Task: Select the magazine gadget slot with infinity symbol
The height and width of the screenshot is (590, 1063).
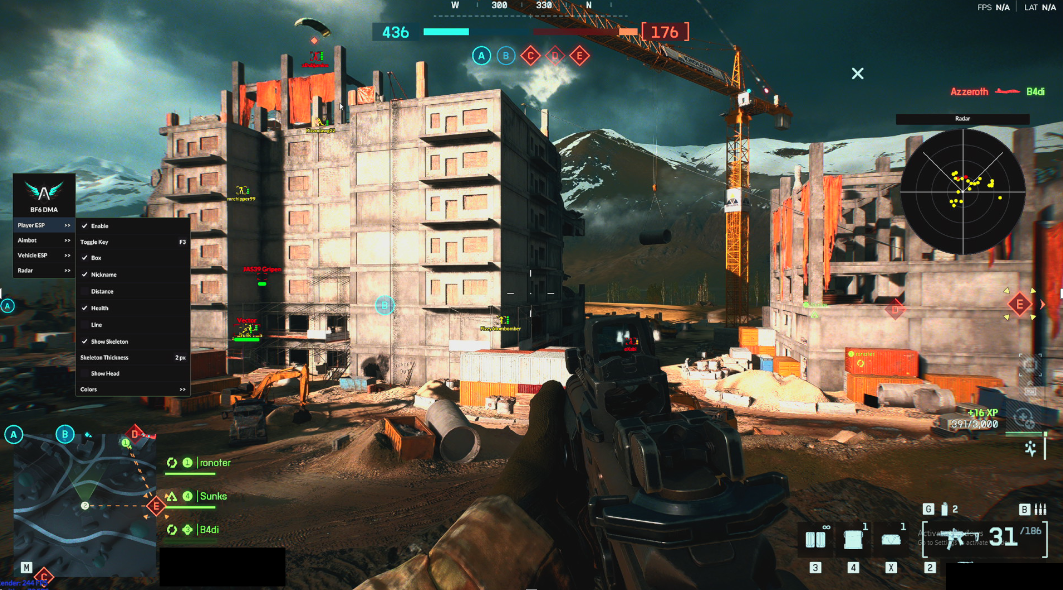Action: click(x=816, y=540)
